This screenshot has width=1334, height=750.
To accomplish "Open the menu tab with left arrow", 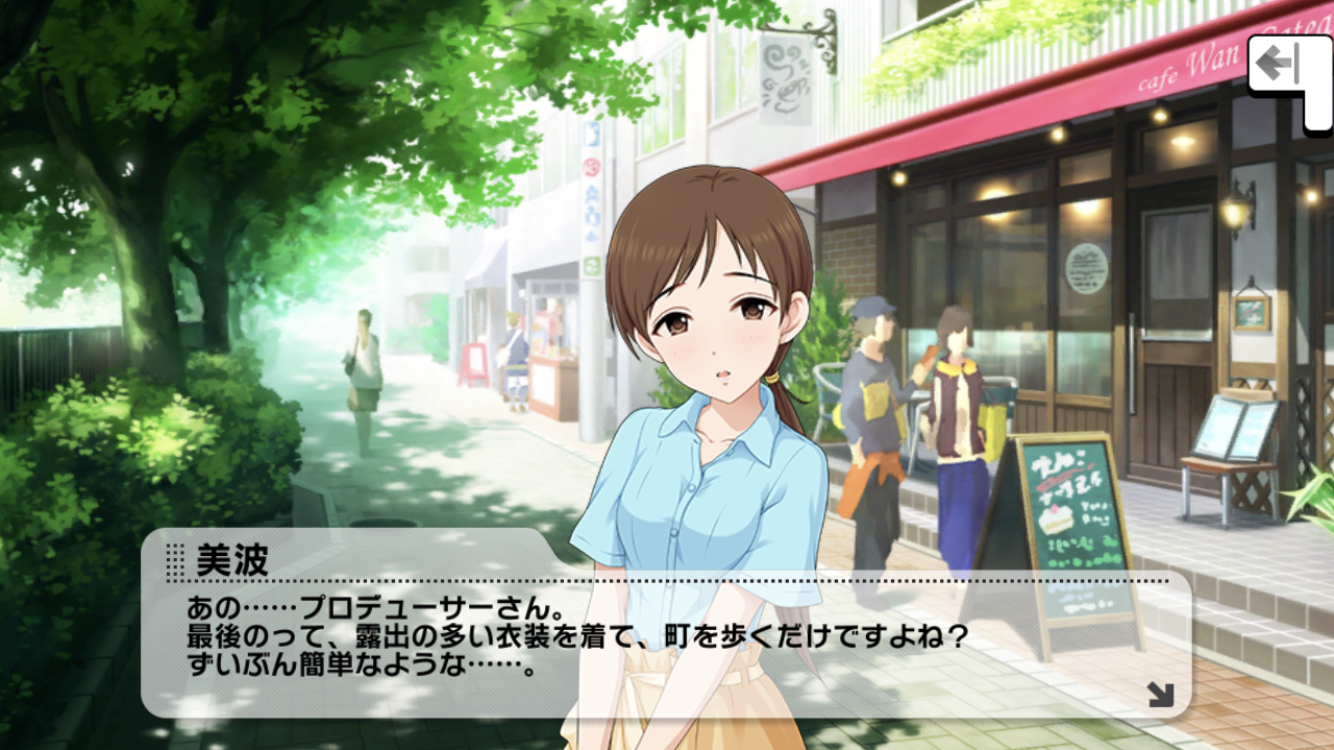I will coord(1281,69).
